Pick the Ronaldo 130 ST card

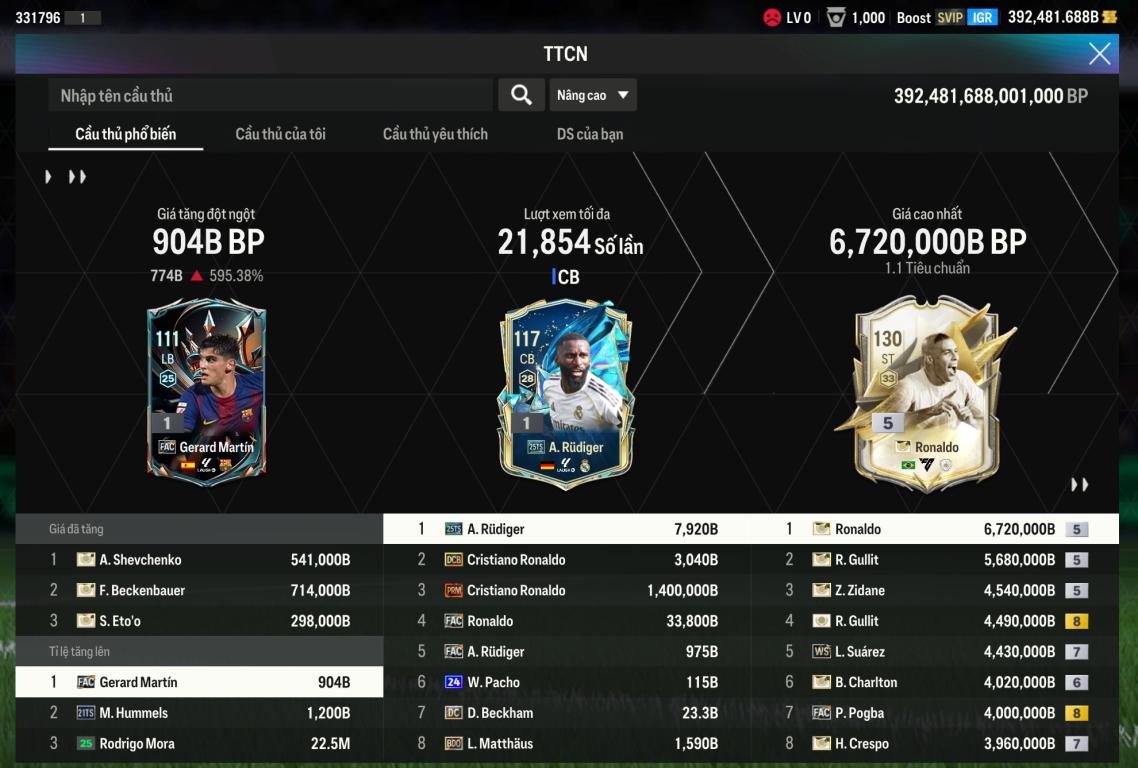927,395
